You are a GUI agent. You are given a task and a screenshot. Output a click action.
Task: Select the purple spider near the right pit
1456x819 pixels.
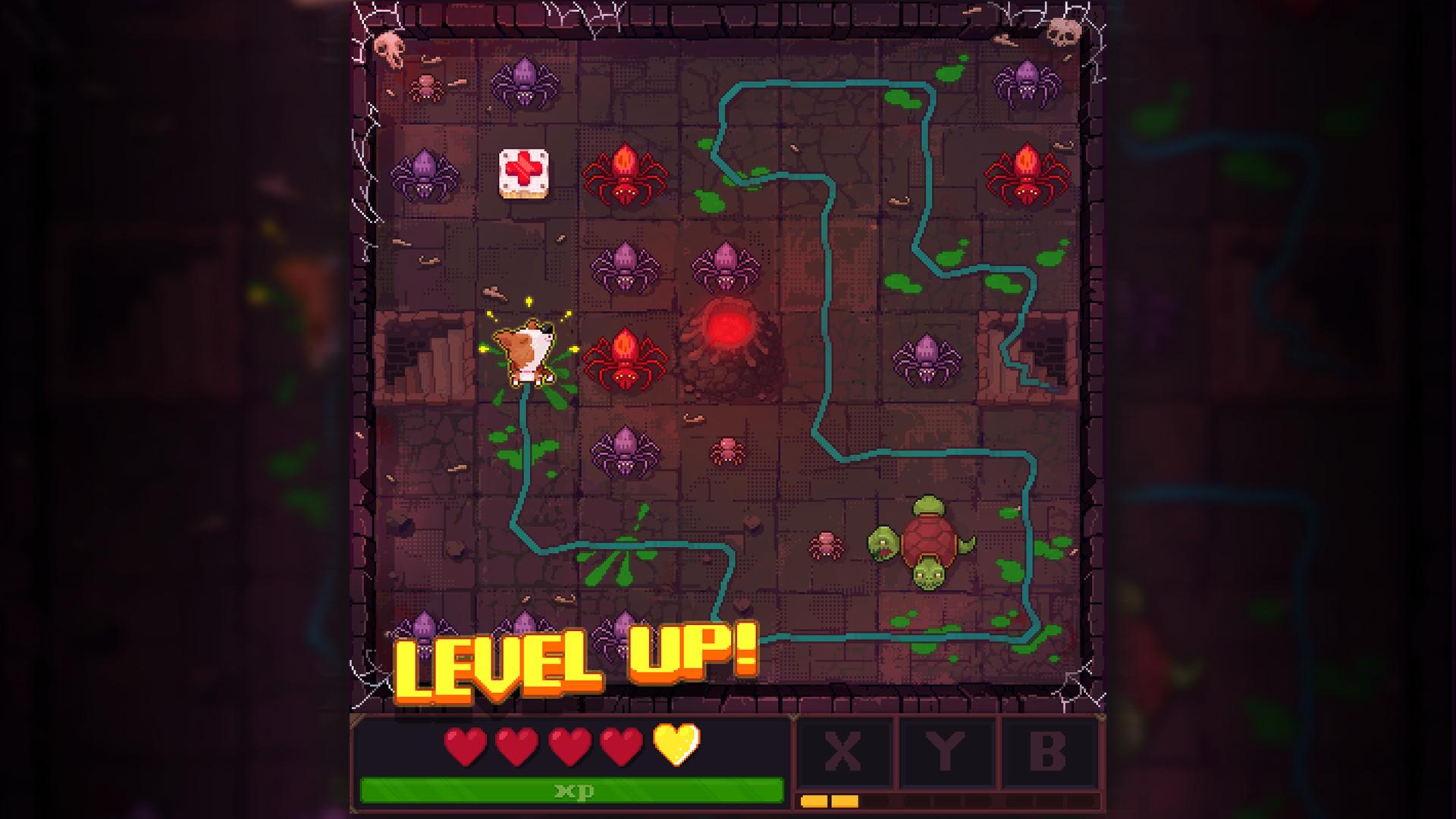click(925, 356)
